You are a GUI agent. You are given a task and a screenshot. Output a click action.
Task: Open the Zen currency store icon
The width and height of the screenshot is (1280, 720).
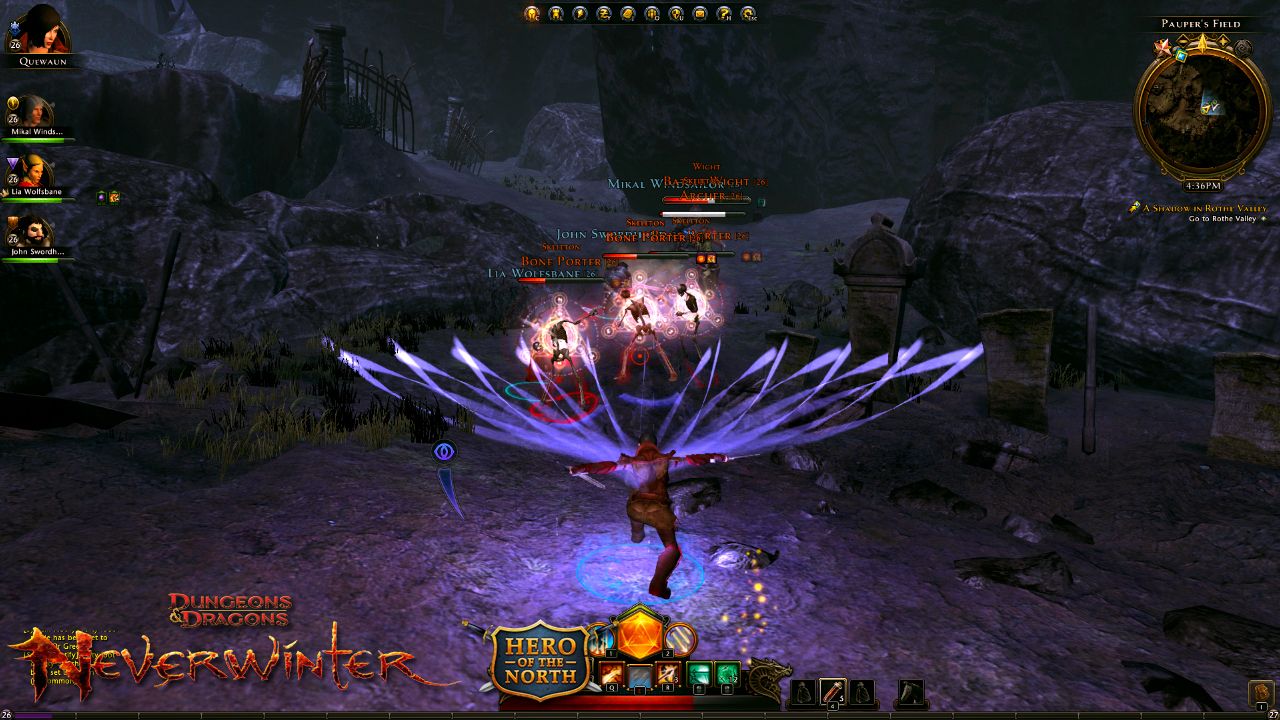click(604, 13)
